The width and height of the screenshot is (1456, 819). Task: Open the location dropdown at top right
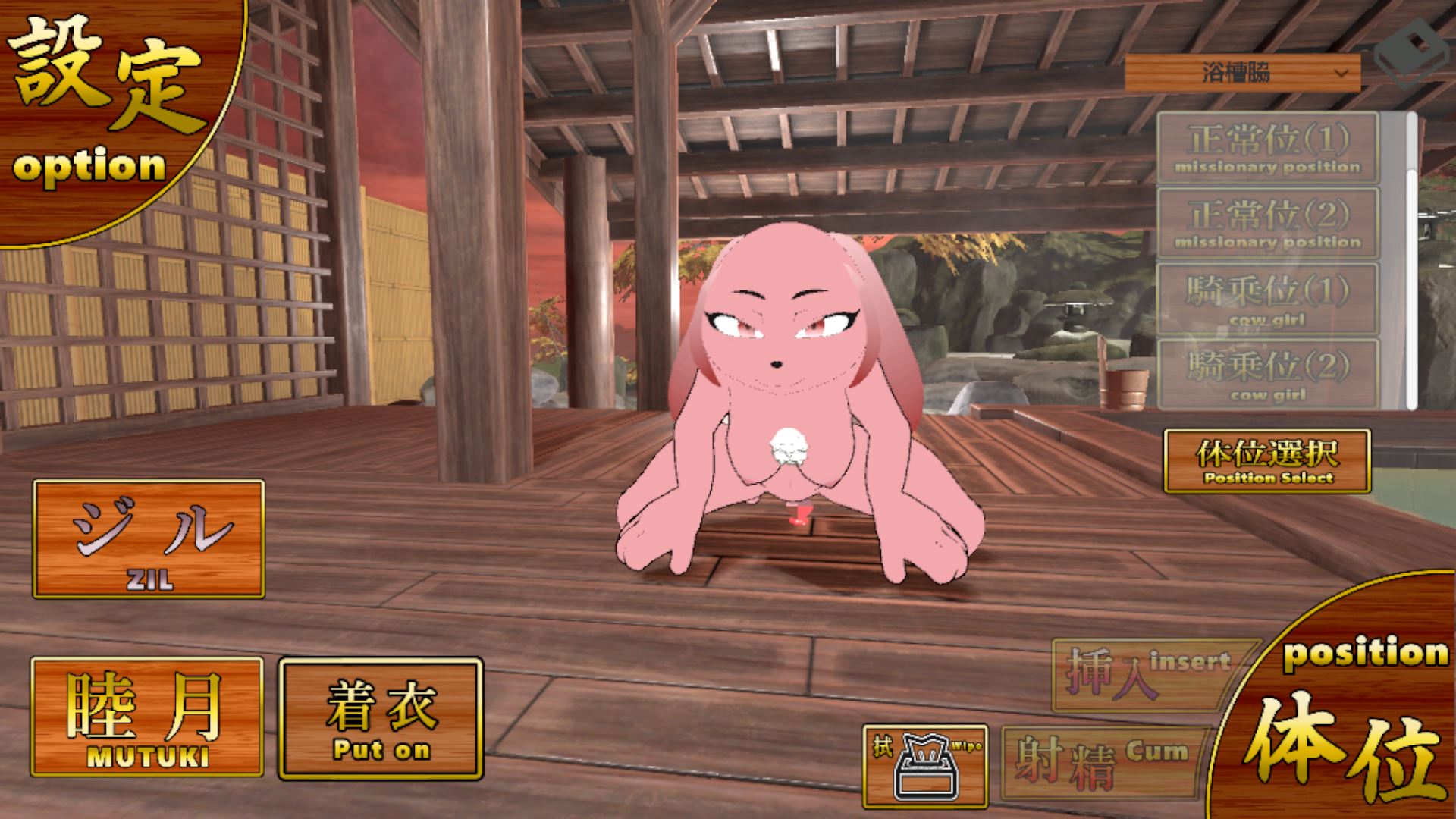[1242, 74]
